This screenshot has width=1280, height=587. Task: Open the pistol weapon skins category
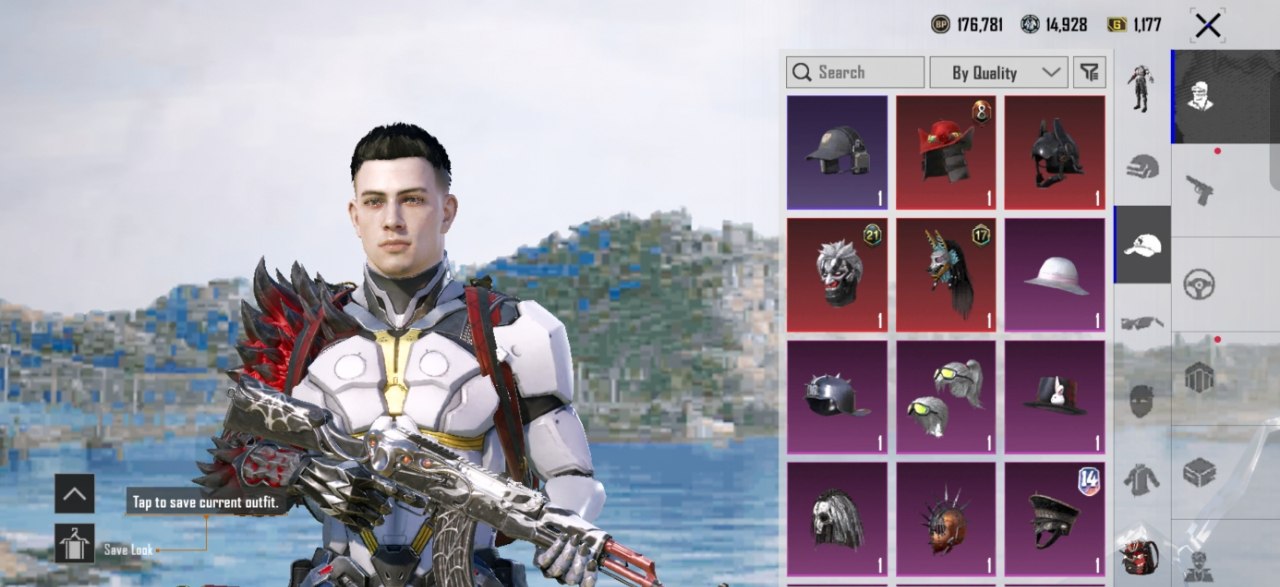[x=1199, y=189]
